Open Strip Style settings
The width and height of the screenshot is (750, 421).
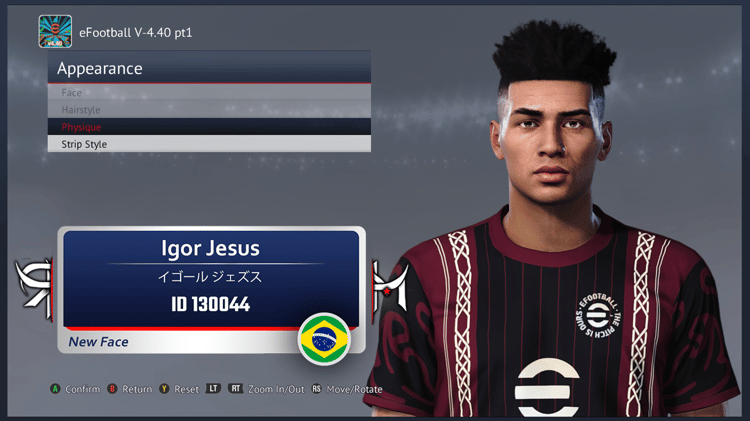(x=209, y=144)
